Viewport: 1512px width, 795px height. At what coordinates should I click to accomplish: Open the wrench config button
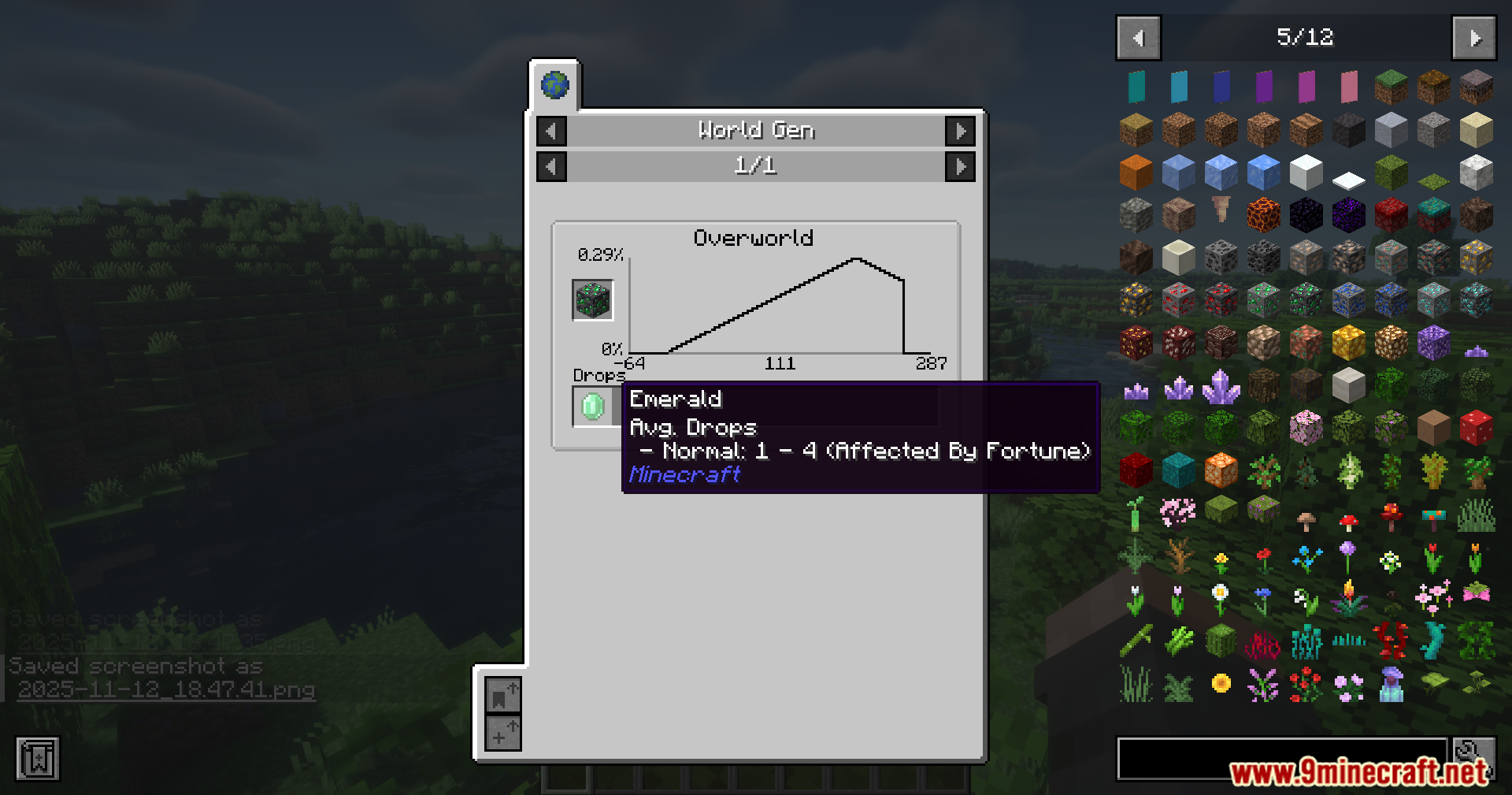(x=1474, y=752)
